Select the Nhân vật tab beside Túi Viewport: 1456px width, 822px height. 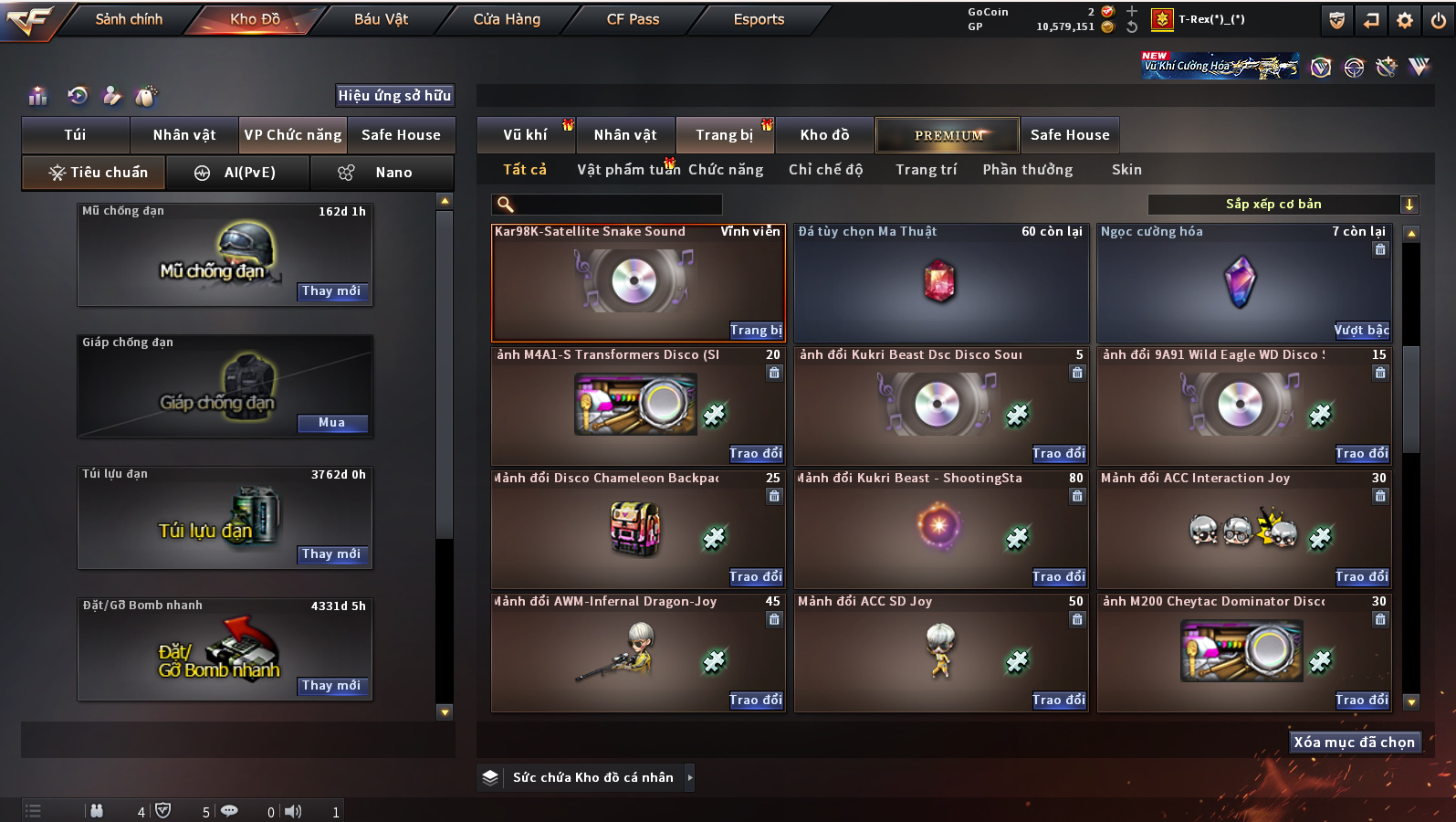click(183, 135)
